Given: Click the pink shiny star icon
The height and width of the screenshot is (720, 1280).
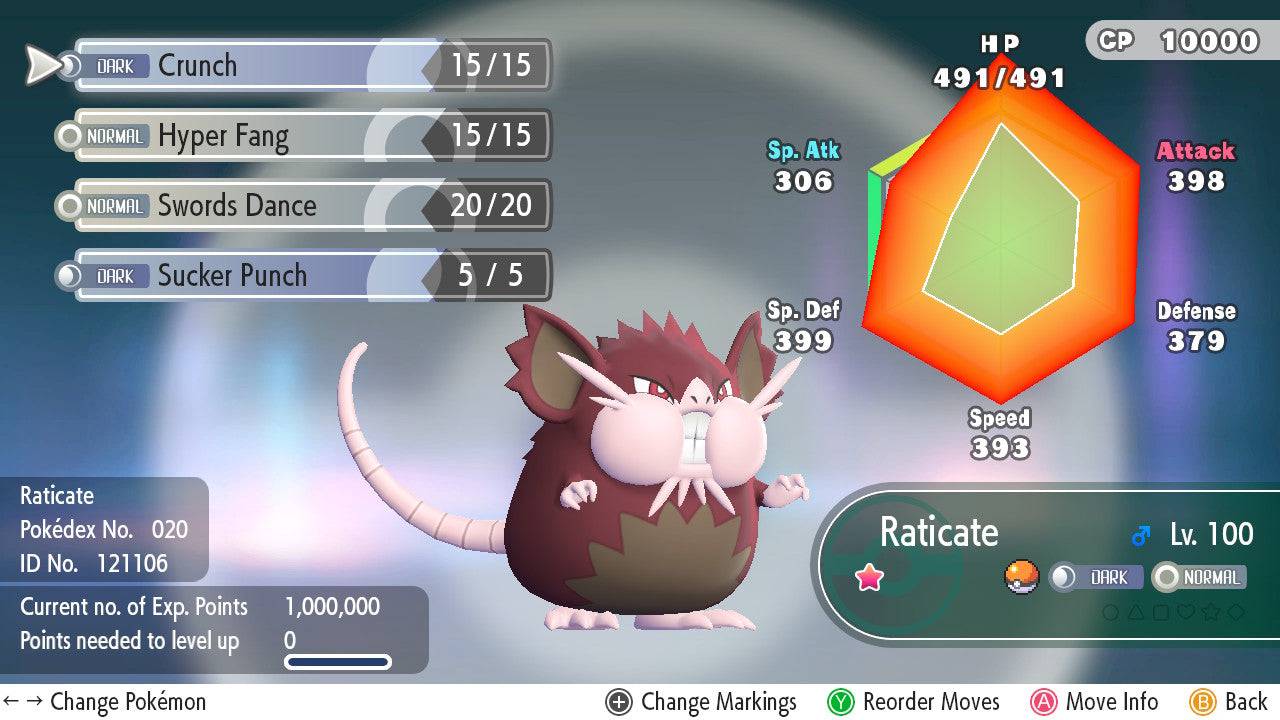Looking at the screenshot, I should click(x=872, y=577).
